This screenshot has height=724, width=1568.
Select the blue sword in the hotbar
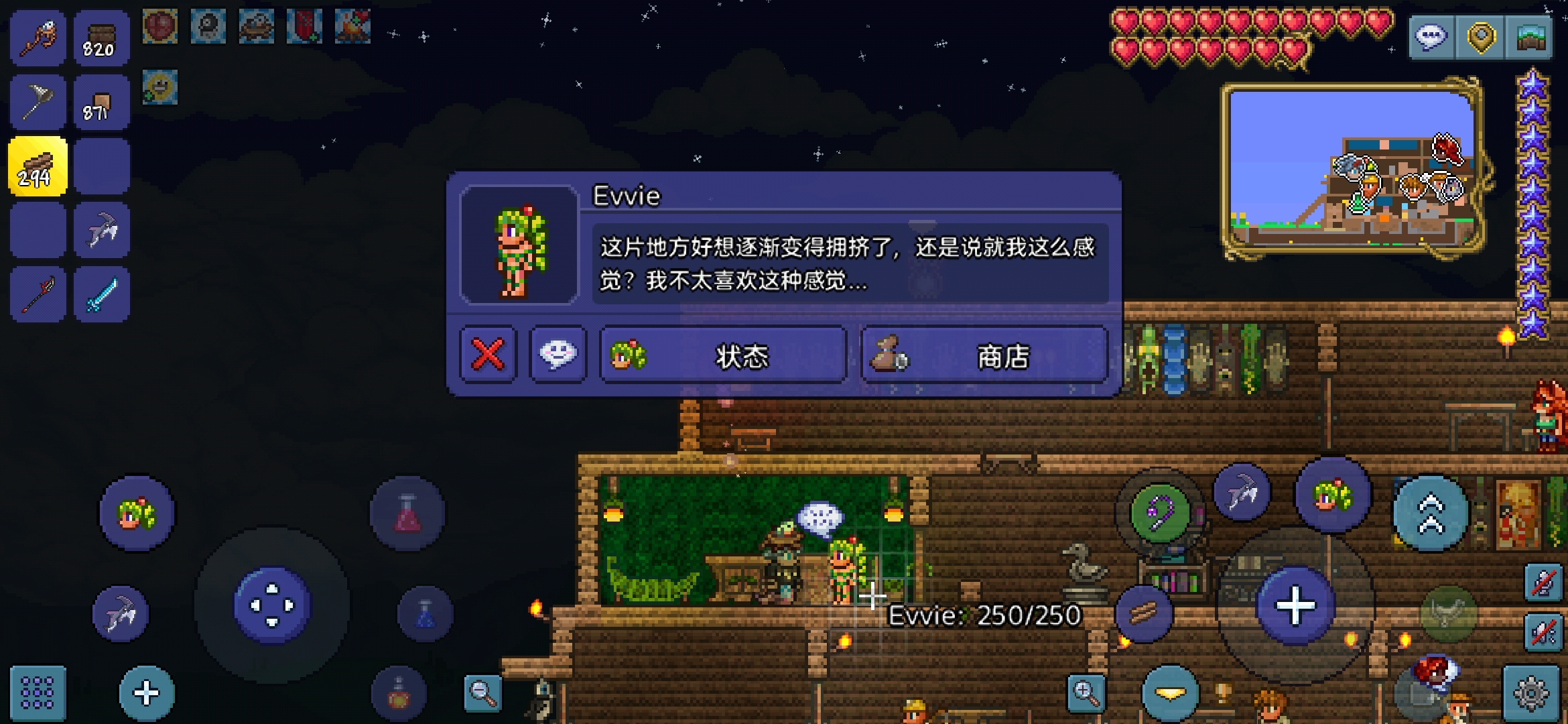click(102, 293)
